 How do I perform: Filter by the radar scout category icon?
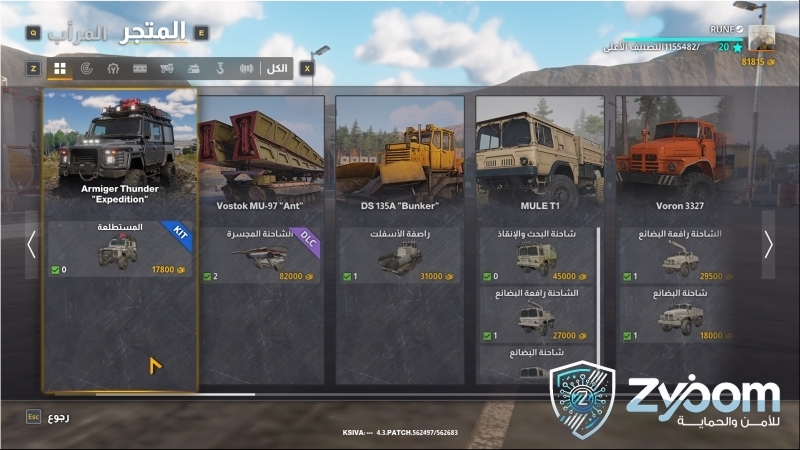click(x=86, y=68)
